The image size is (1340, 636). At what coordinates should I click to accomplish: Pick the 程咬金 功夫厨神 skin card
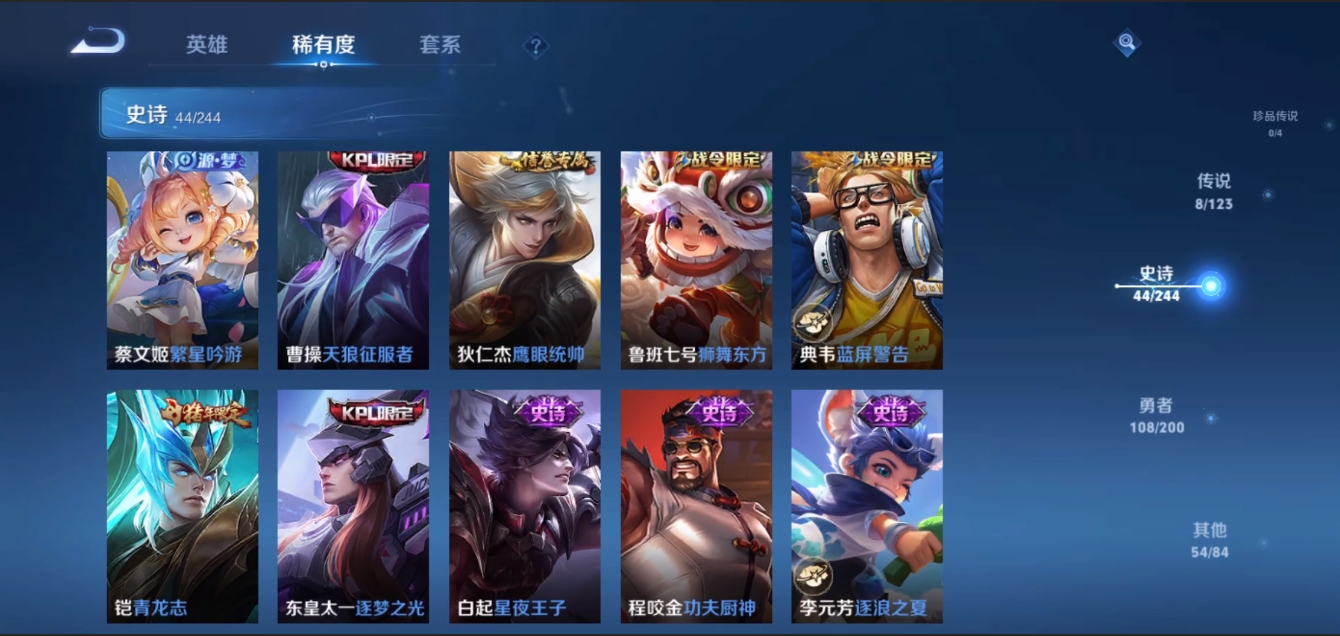(696, 506)
